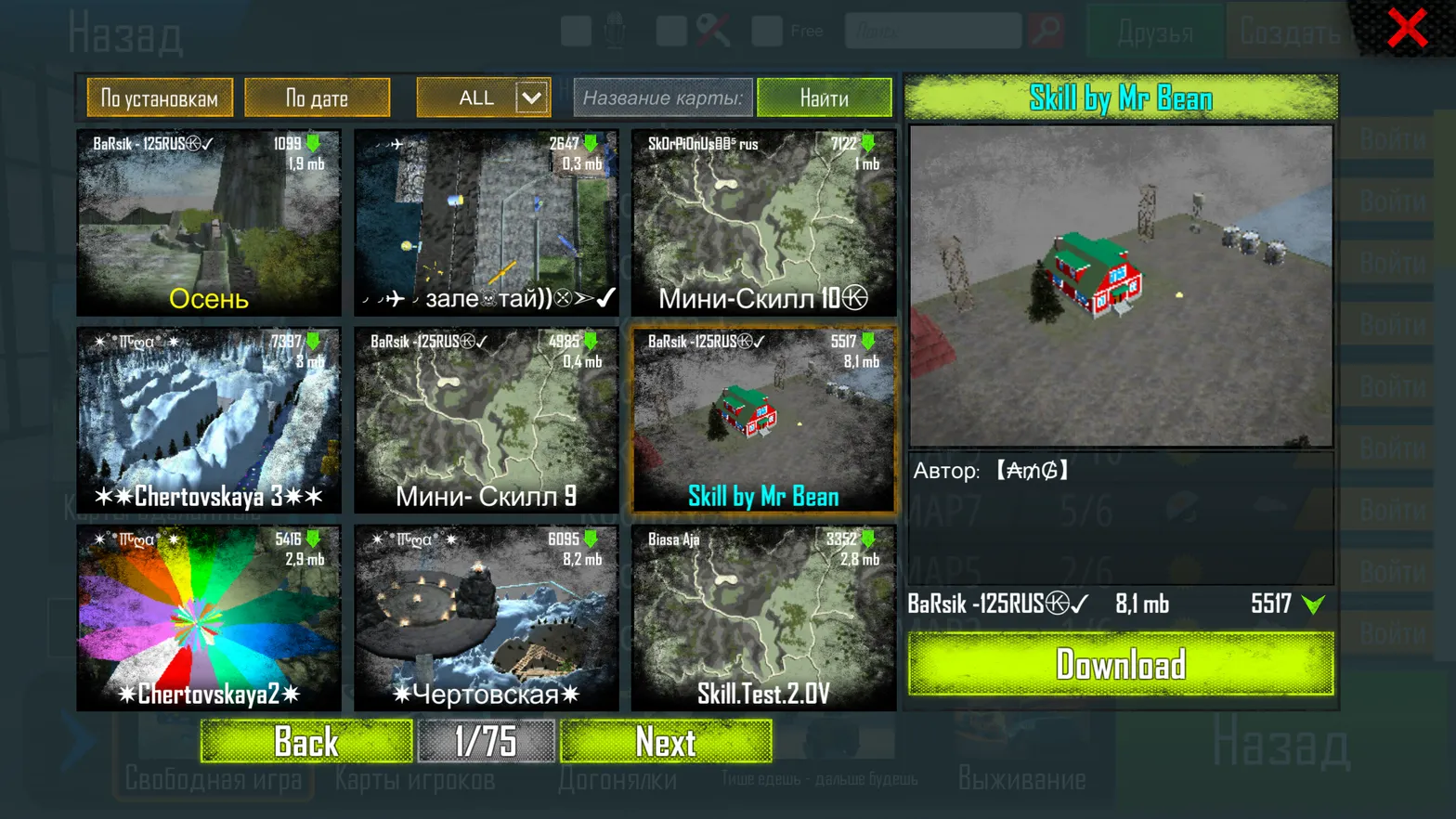Open the Друзья menu item
Image resolution: width=1456 pixels, height=819 pixels.
(x=1154, y=31)
